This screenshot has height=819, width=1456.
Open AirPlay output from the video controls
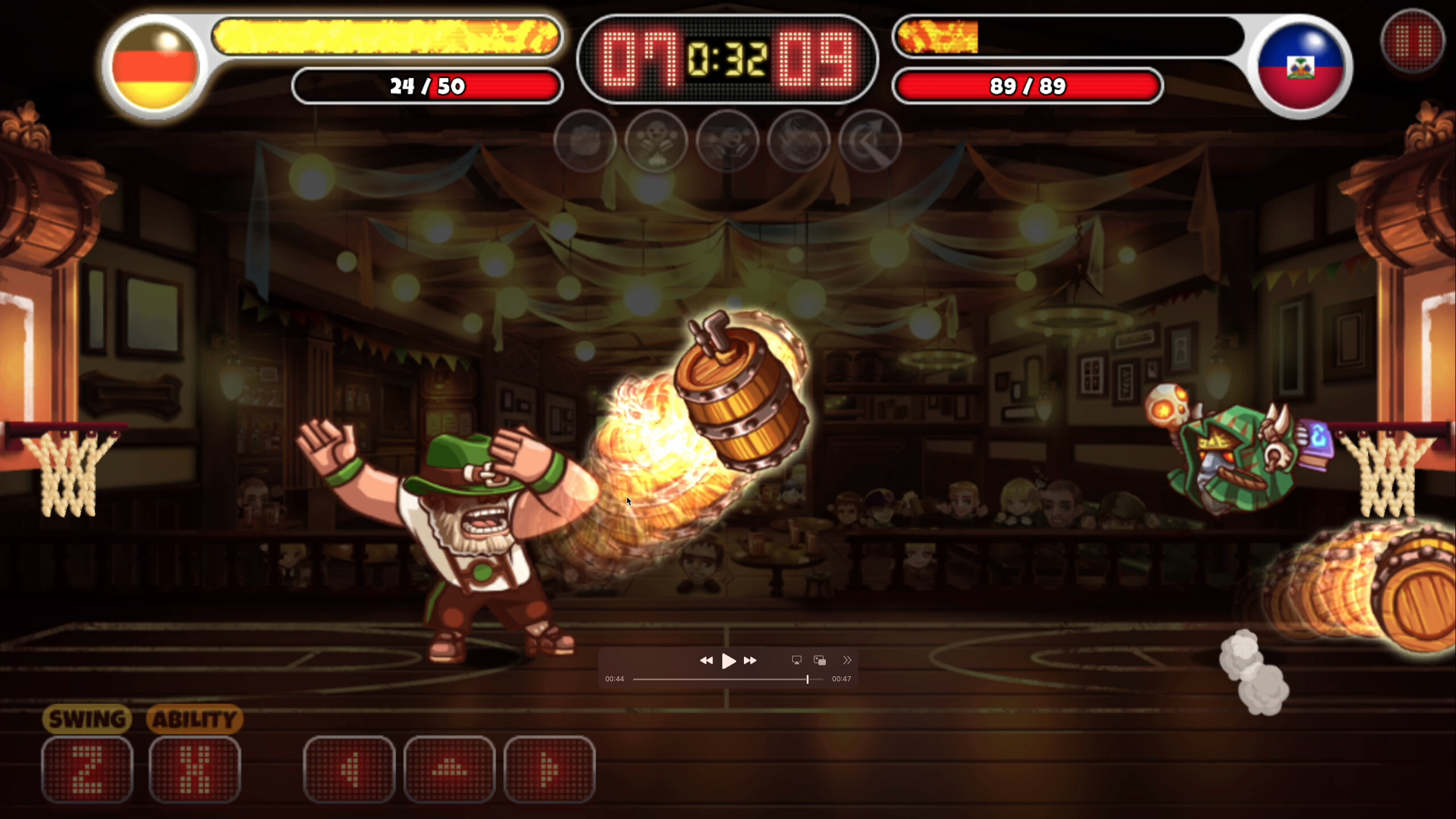(x=796, y=660)
